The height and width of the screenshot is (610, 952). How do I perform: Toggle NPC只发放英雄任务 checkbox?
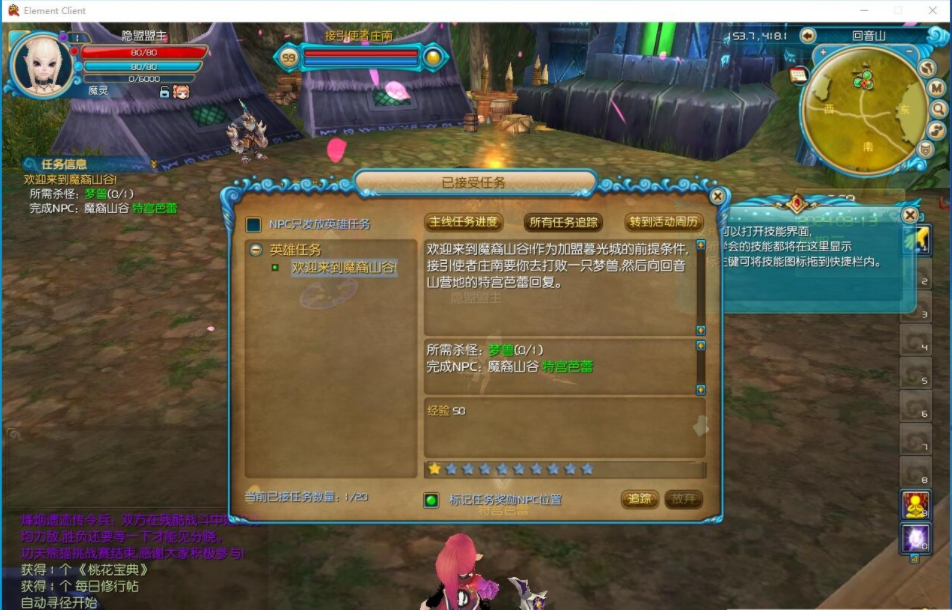coord(254,225)
